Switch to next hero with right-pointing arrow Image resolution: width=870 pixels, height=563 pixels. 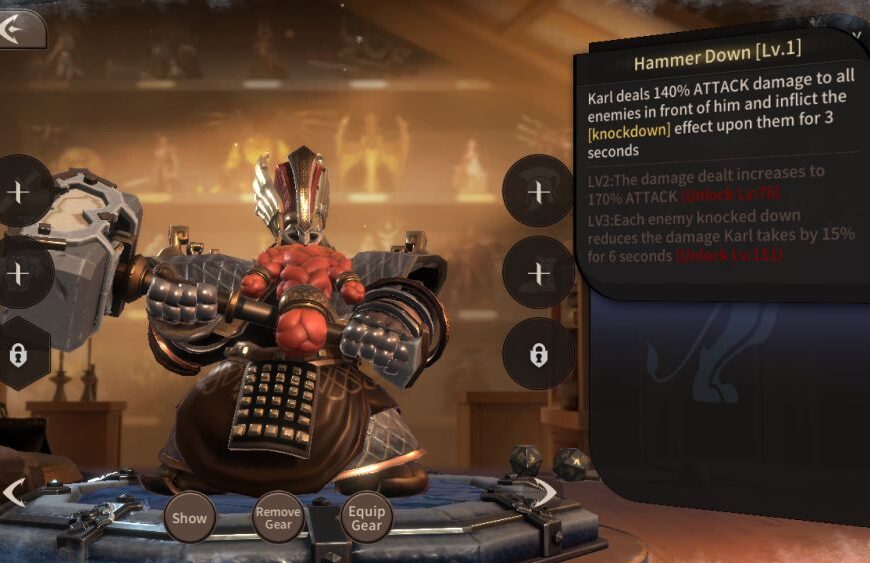pyautogui.click(x=546, y=491)
